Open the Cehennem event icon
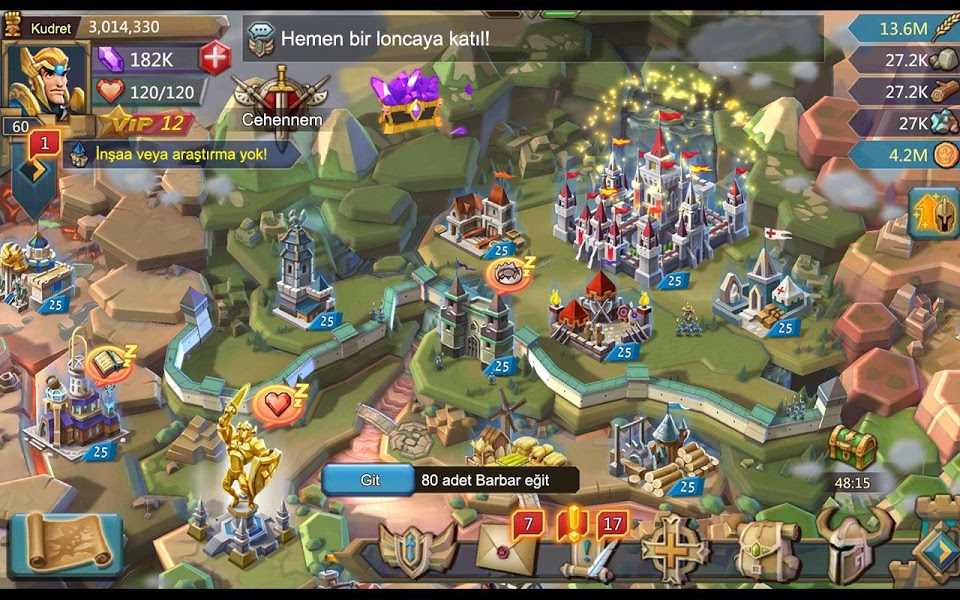This screenshot has width=960, height=600. pyautogui.click(x=281, y=97)
